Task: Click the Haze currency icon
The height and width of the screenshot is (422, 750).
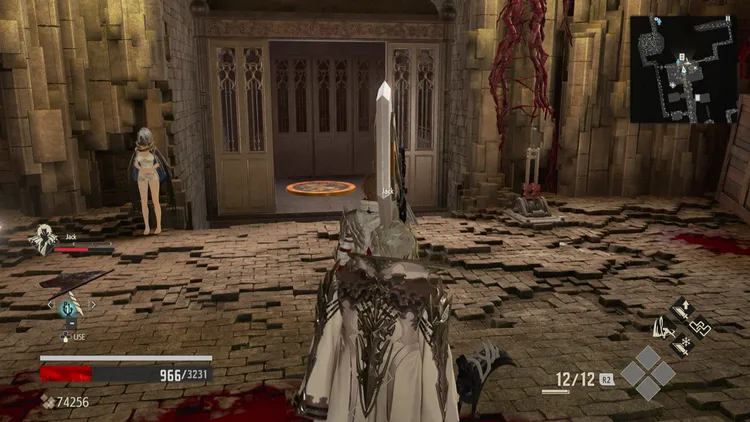Action: (x=48, y=402)
